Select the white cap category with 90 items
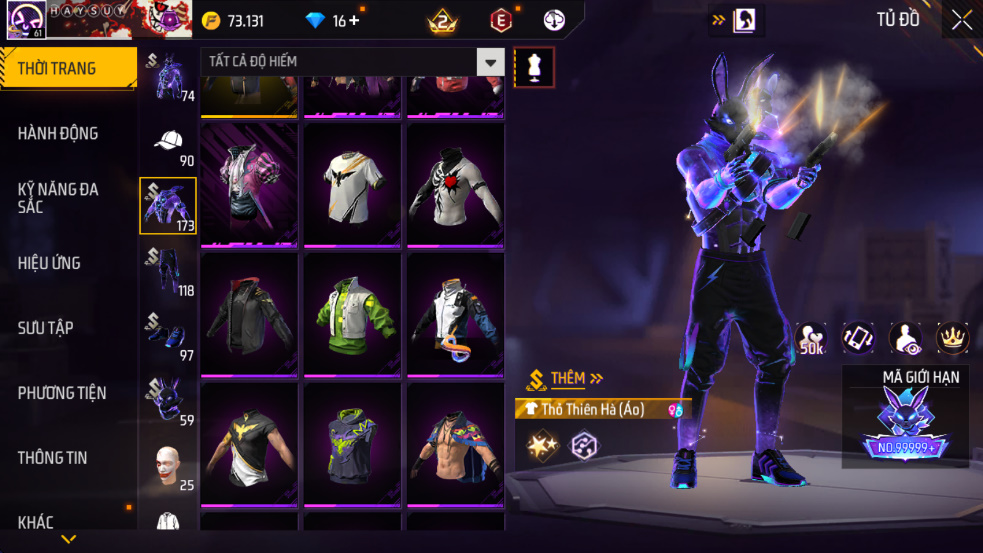Screen dimensions: 983x553 168,146
